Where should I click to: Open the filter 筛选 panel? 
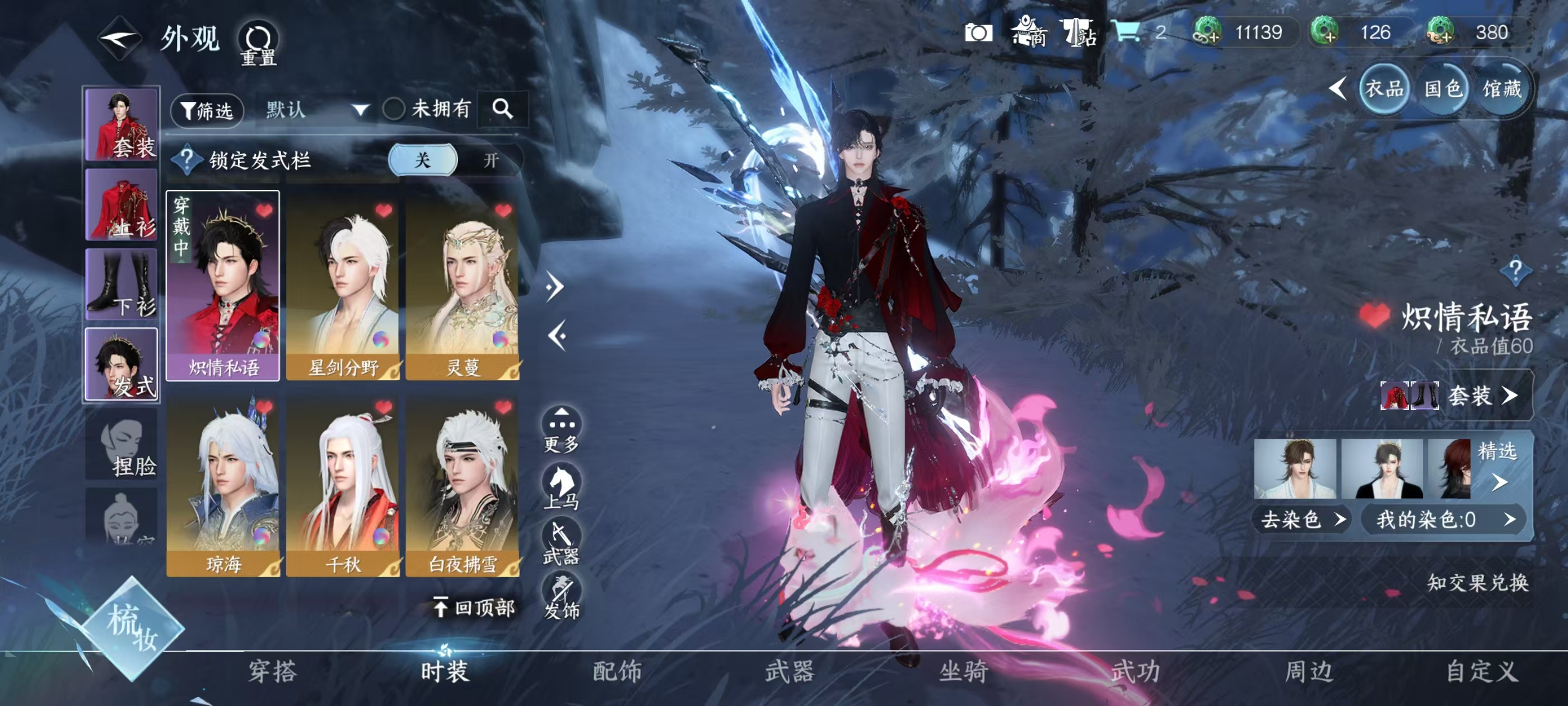coord(207,112)
